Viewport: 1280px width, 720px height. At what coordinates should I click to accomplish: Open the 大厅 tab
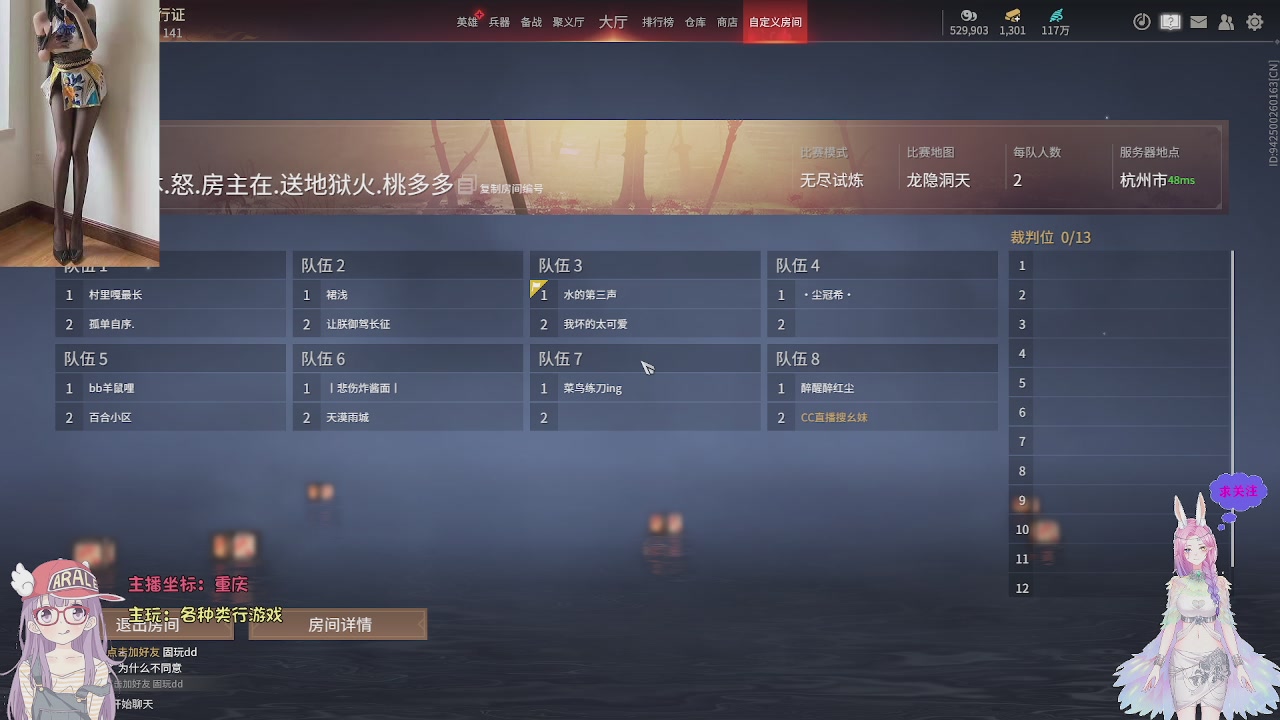612,21
